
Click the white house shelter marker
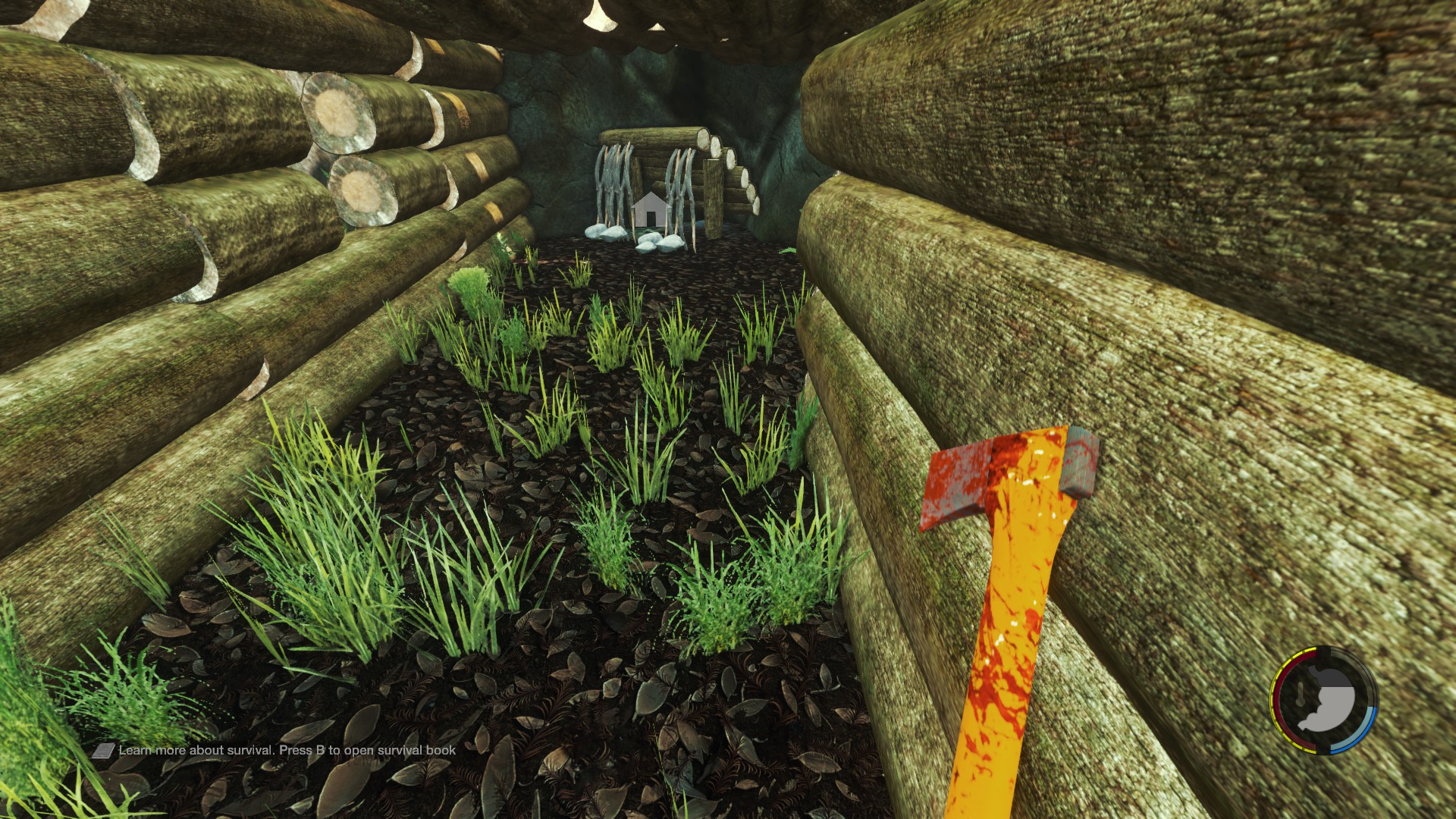pos(649,210)
